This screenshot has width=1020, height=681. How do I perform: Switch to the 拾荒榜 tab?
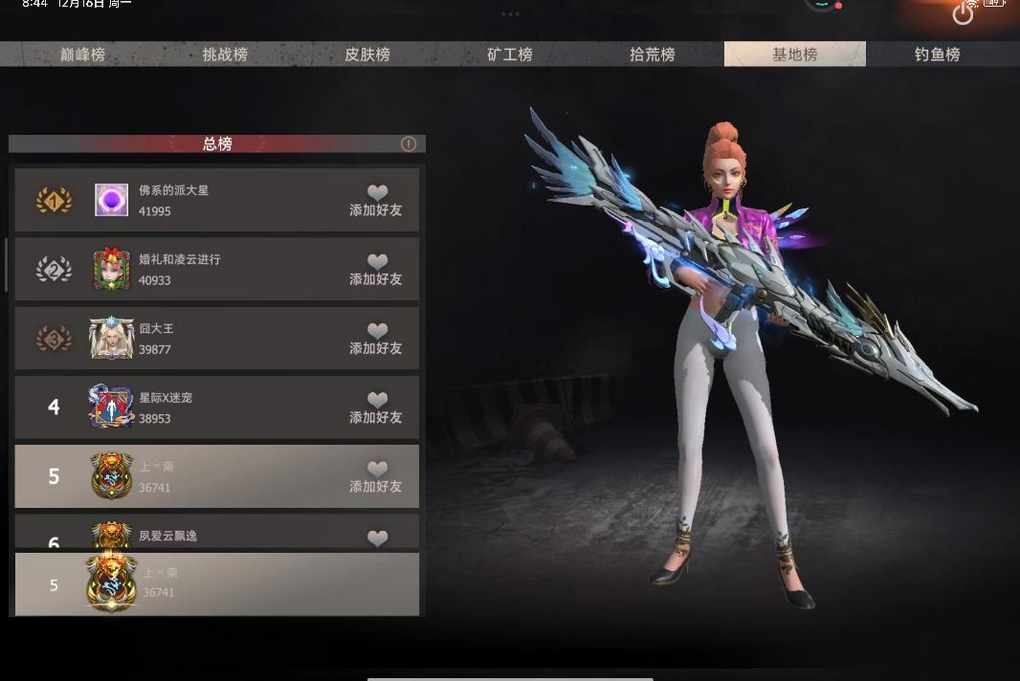click(652, 54)
